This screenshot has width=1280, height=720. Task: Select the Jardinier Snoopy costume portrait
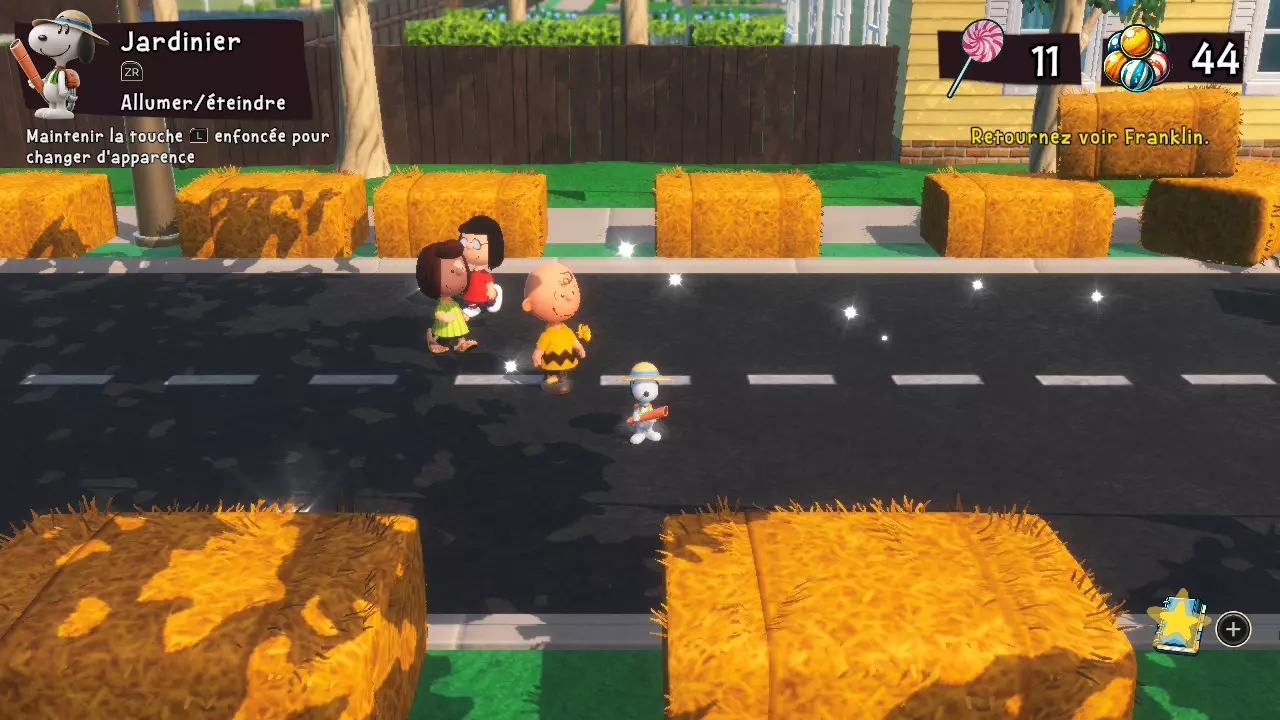(55, 62)
